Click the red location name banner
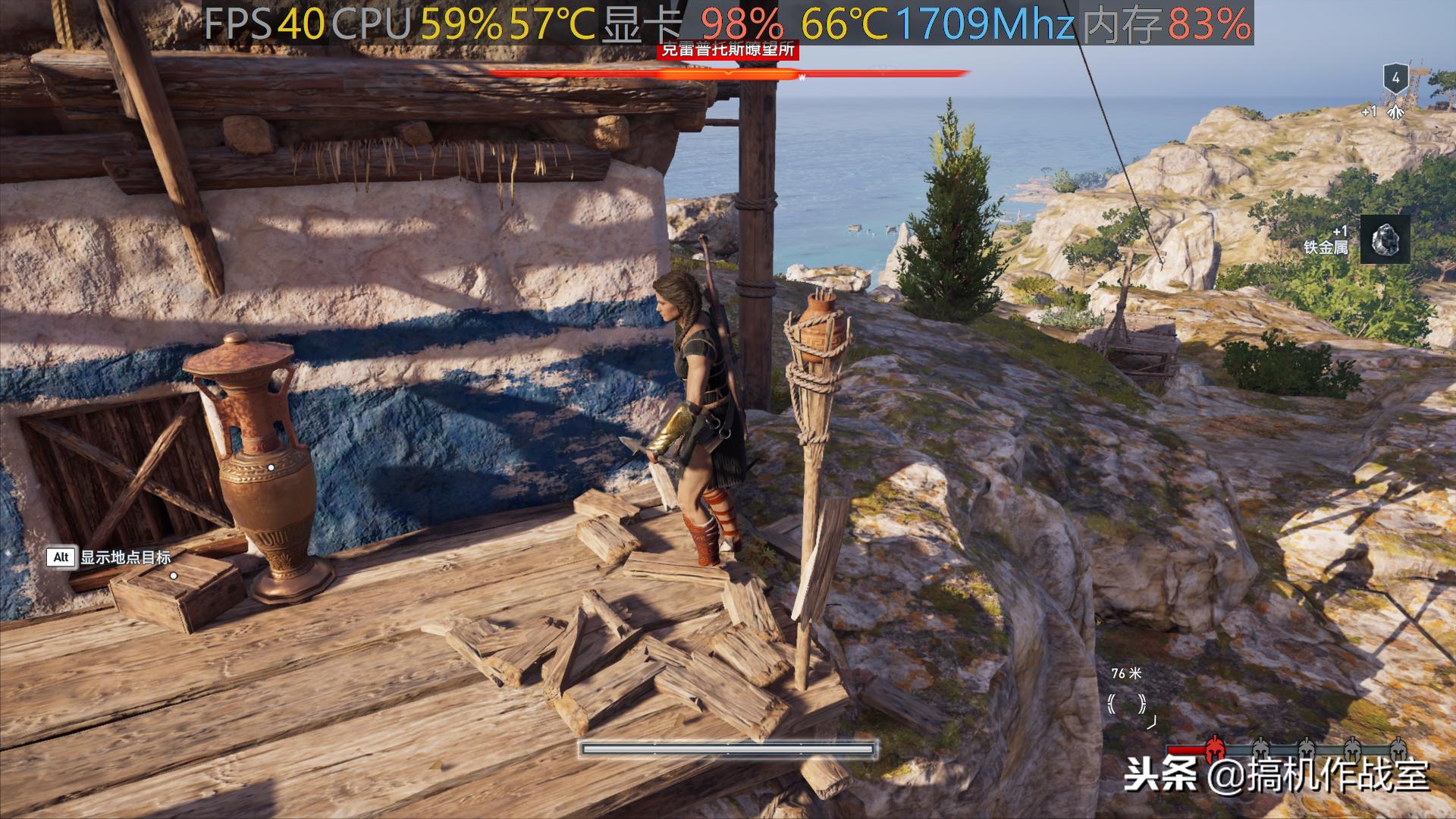The image size is (1456, 819). [728, 51]
